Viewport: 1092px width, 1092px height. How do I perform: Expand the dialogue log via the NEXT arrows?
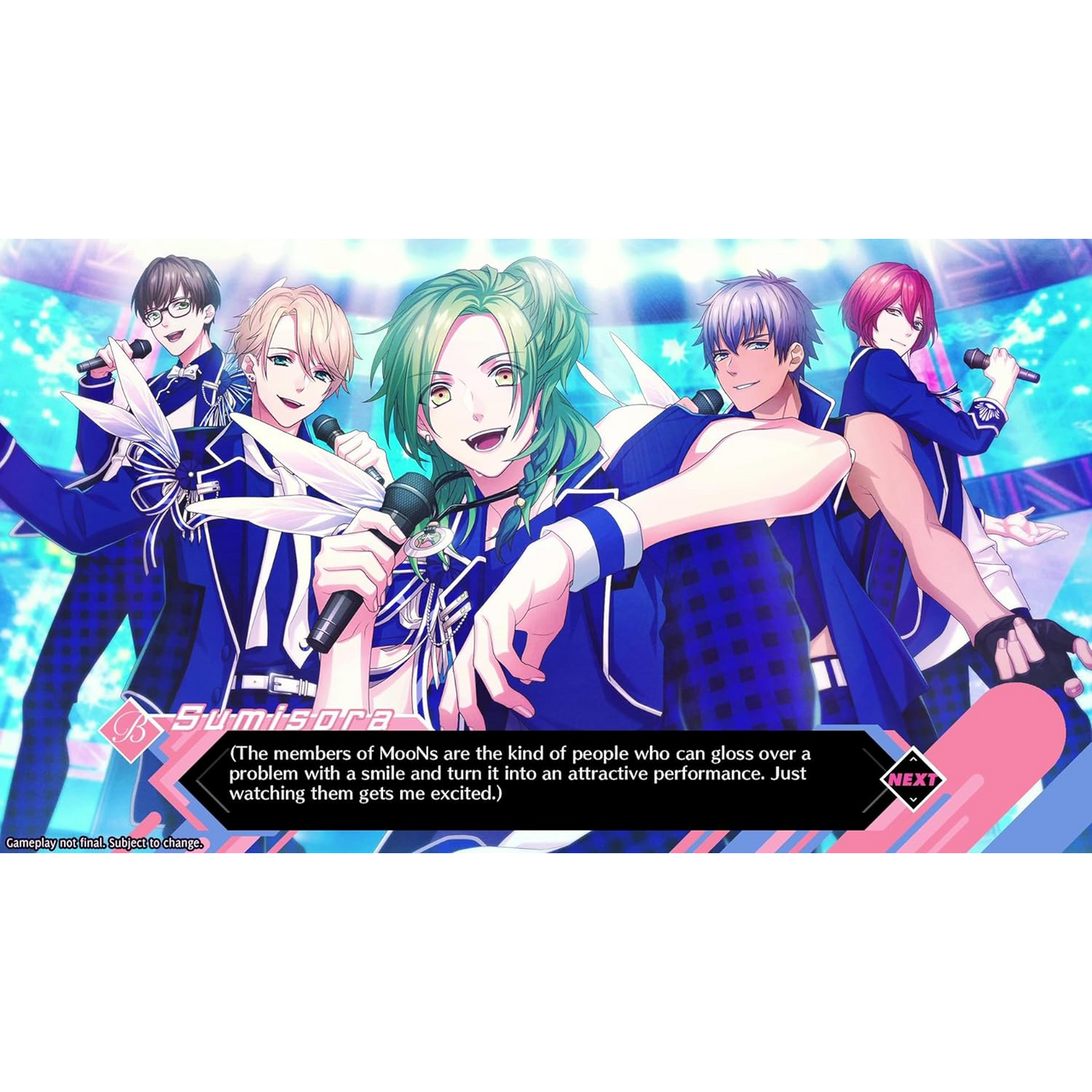[x=915, y=758]
